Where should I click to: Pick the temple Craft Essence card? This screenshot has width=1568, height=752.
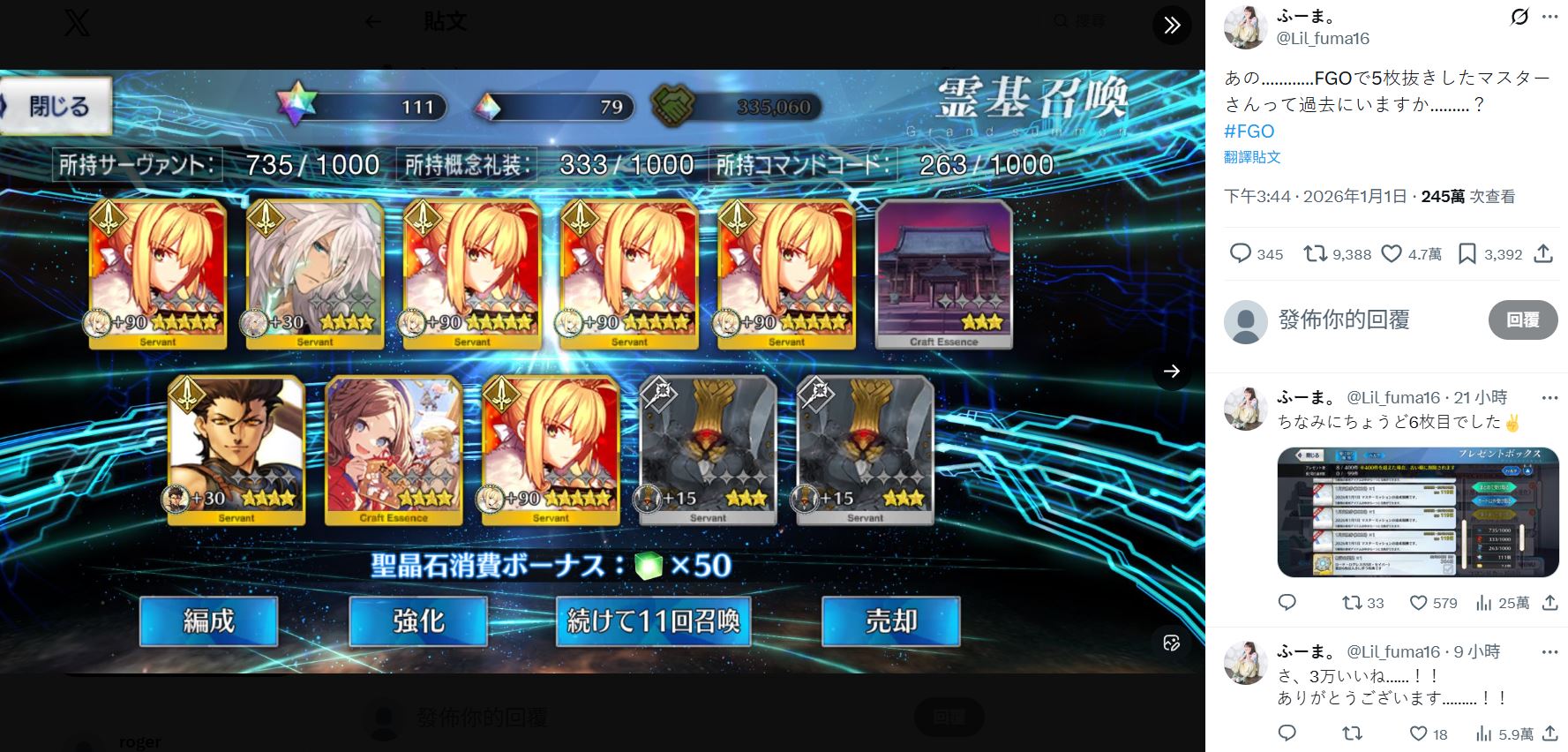943,274
